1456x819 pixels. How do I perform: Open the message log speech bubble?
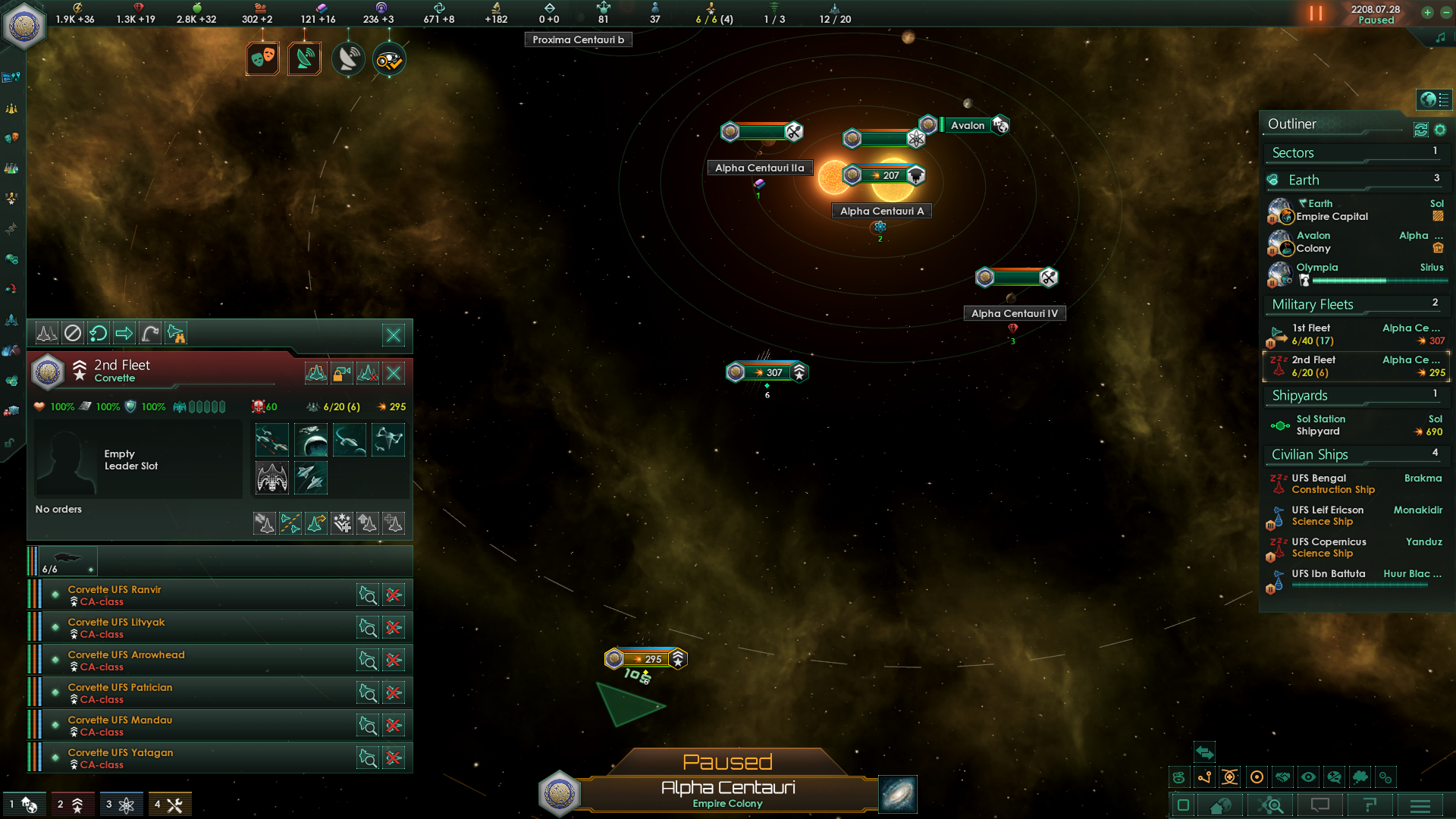tap(1321, 805)
